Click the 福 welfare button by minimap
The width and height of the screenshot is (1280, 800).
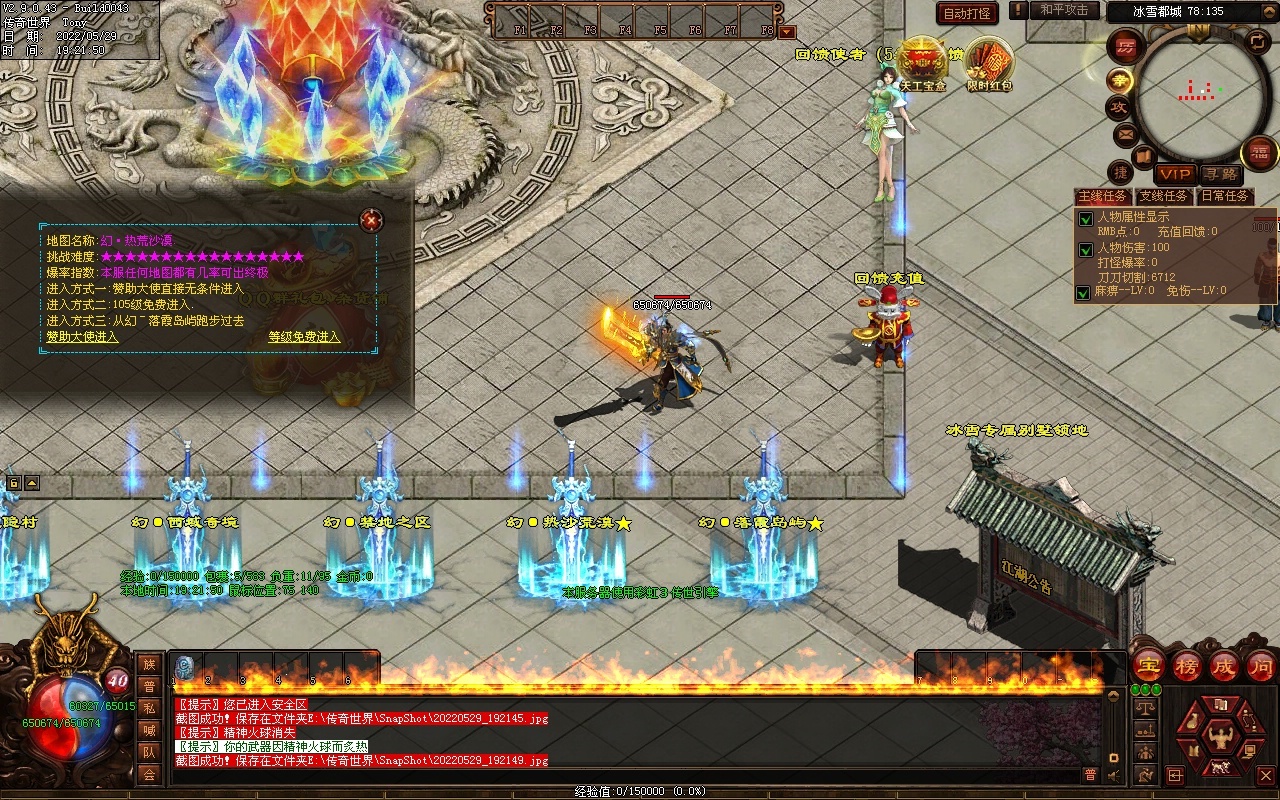1259,153
